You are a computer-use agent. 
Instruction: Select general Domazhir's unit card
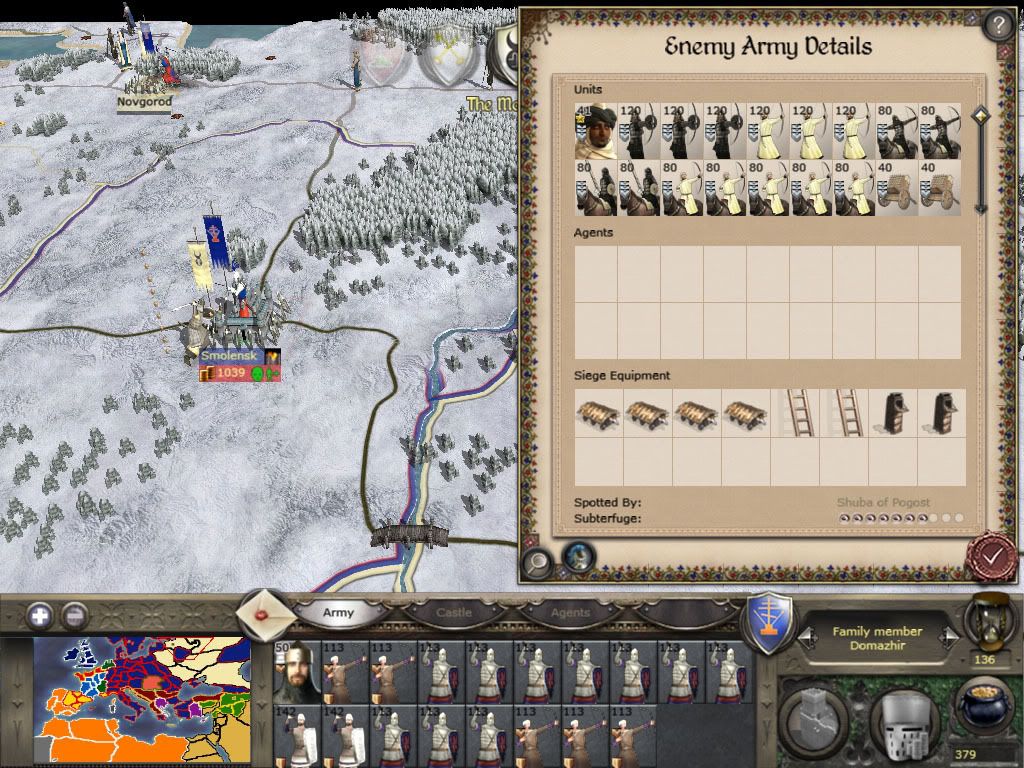tap(296, 670)
